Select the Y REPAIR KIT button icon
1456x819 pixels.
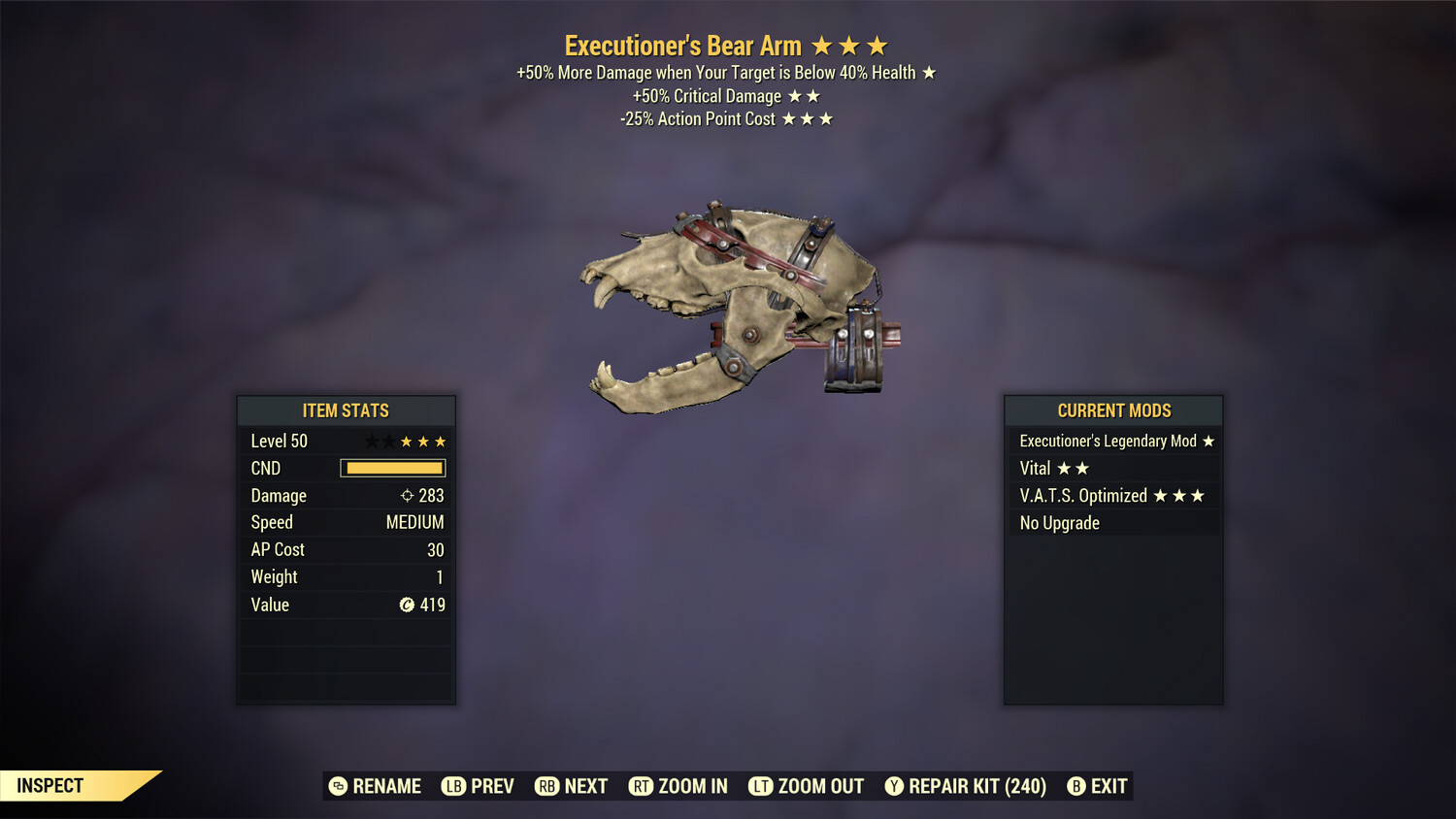coord(895,786)
